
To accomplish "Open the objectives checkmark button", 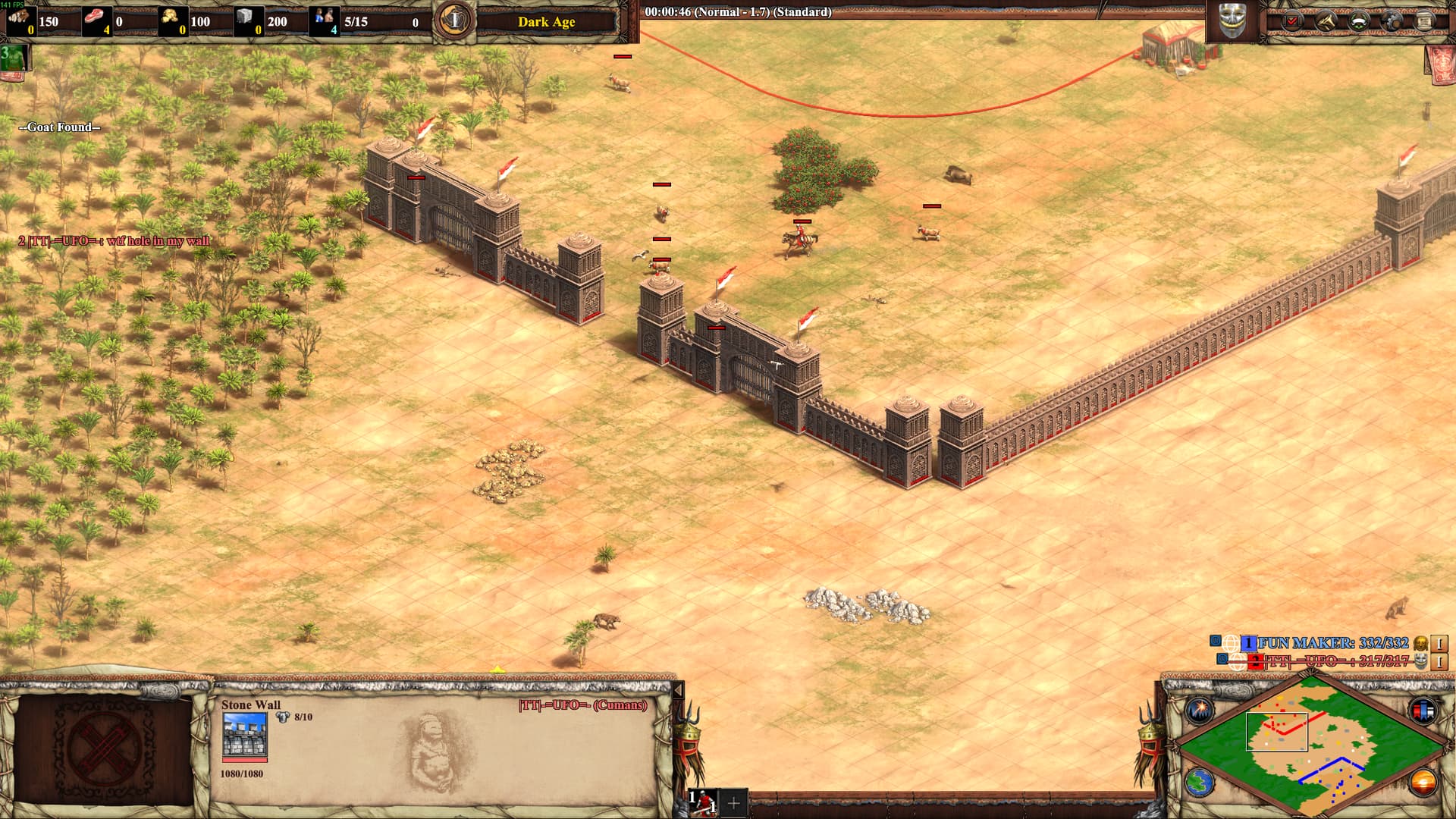I will pyautogui.click(x=1292, y=21).
